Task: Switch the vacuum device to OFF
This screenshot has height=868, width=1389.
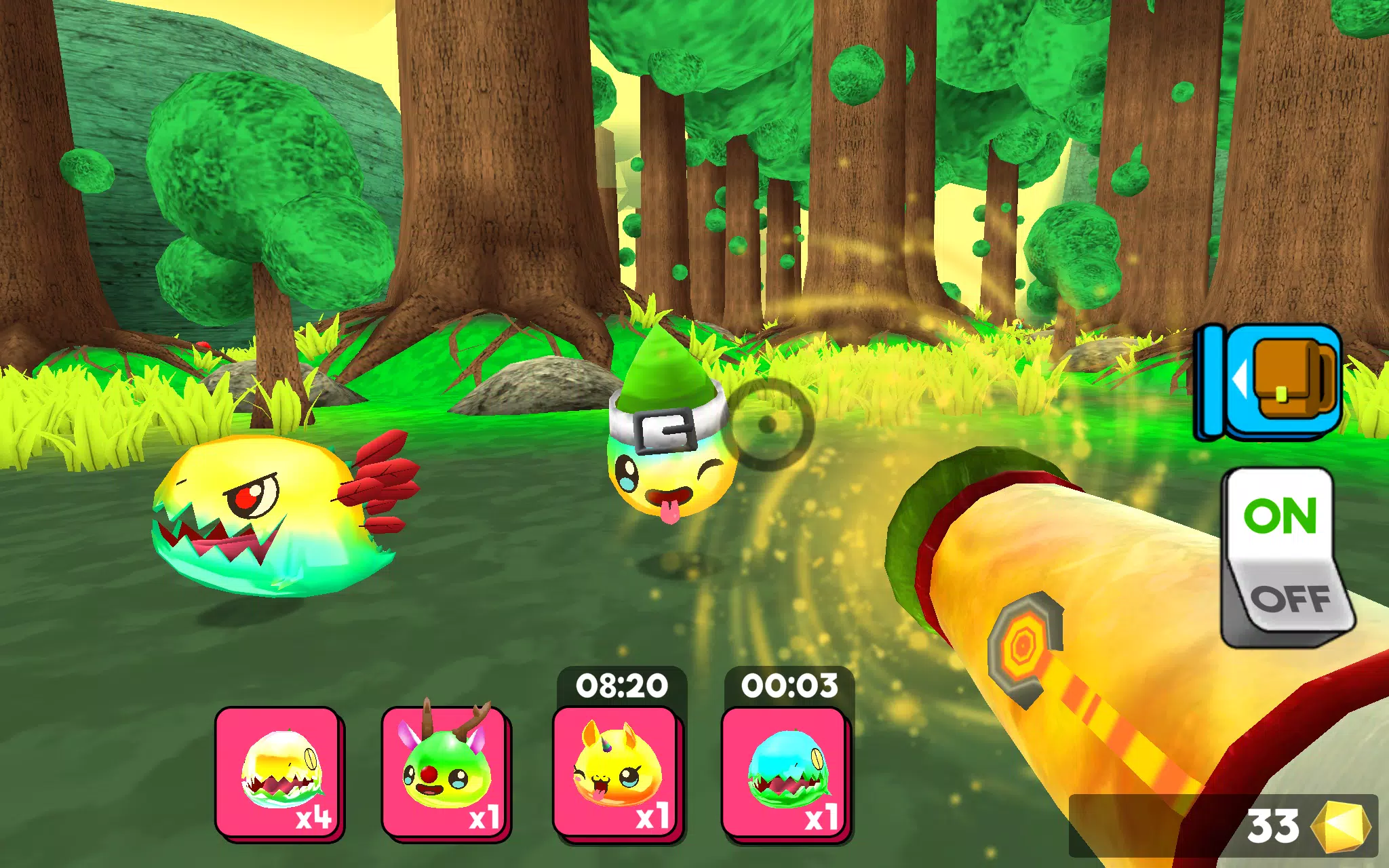Action: [x=1291, y=598]
